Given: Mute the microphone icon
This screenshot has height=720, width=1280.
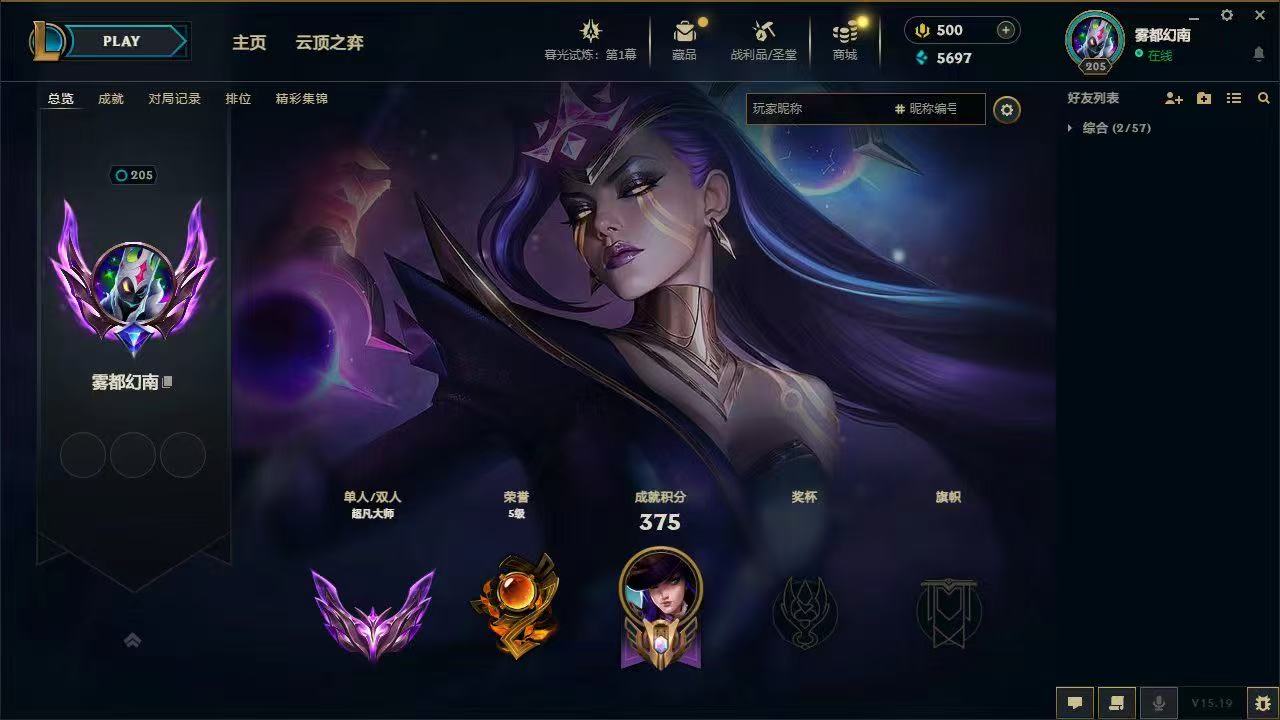Looking at the screenshot, I should tap(1158, 702).
